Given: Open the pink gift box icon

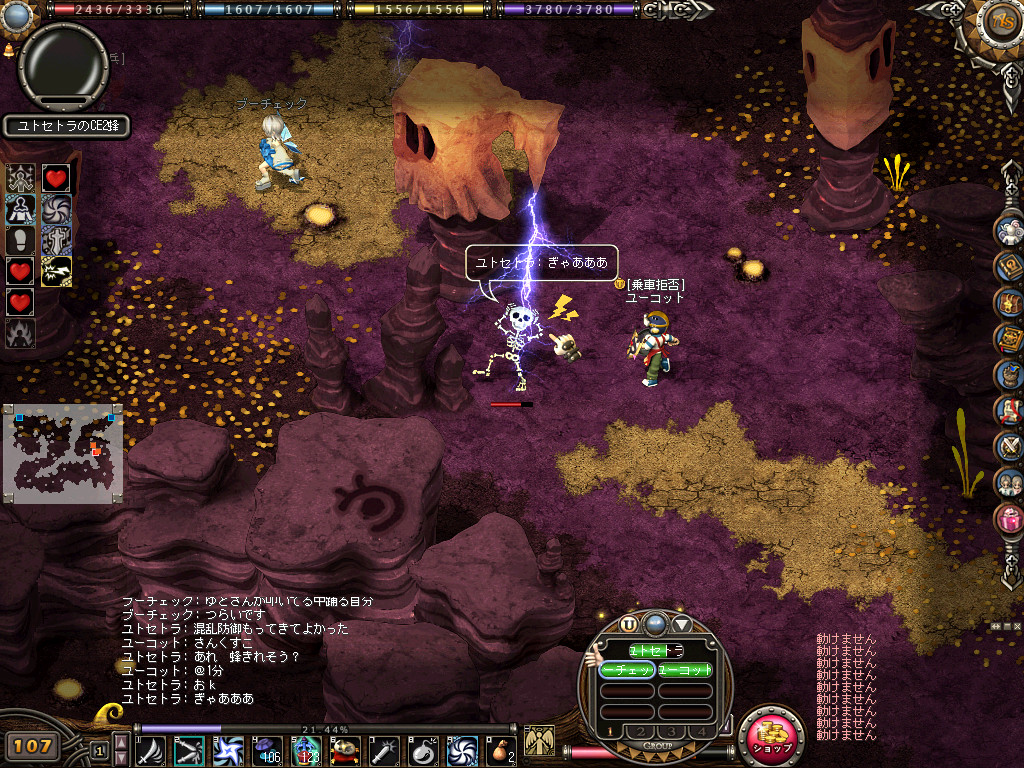Looking at the screenshot, I should click(1009, 519).
